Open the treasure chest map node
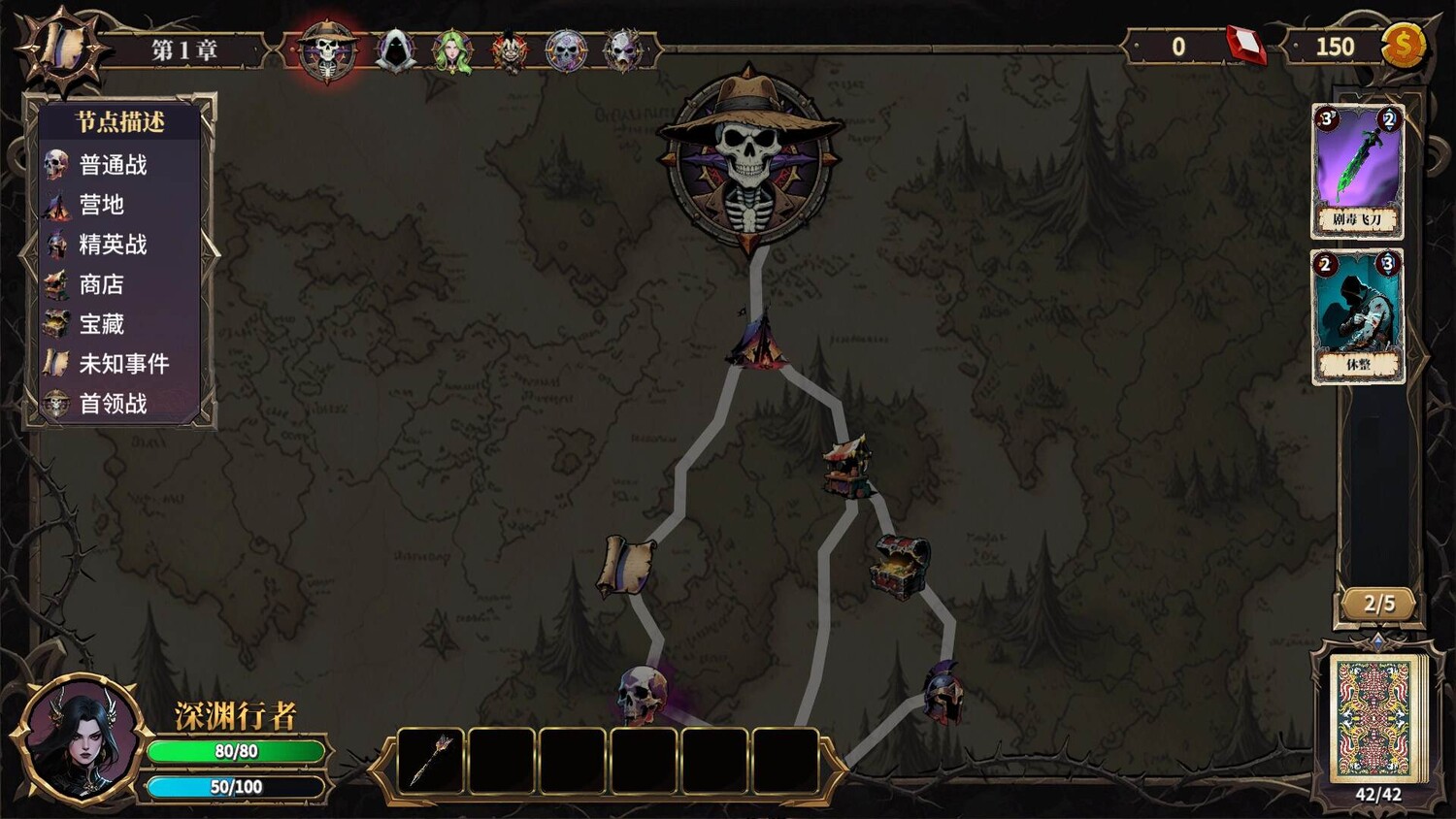1456x819 pixels. point(900,566)
